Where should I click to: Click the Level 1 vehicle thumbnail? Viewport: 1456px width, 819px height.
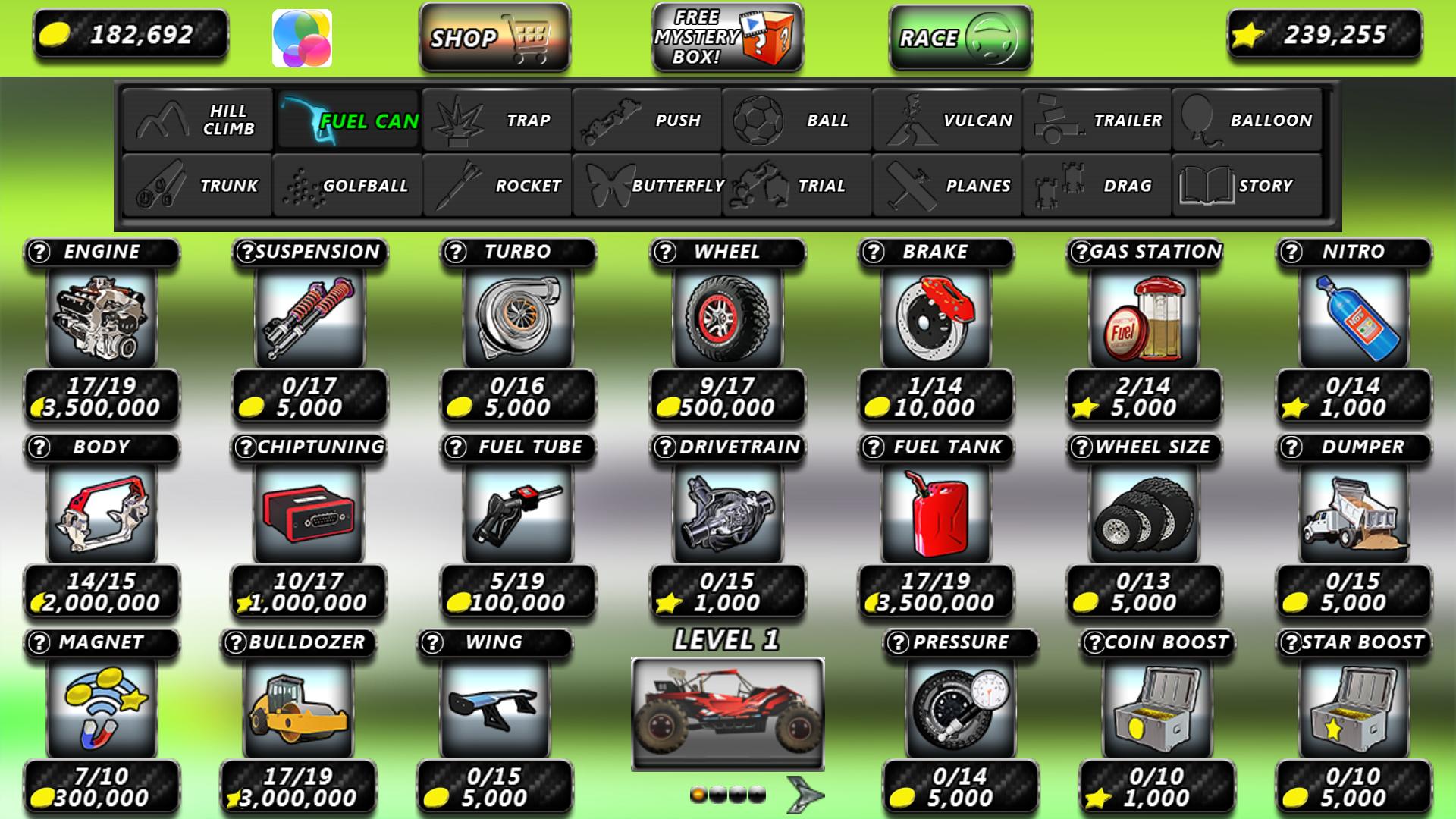point(728,713)
